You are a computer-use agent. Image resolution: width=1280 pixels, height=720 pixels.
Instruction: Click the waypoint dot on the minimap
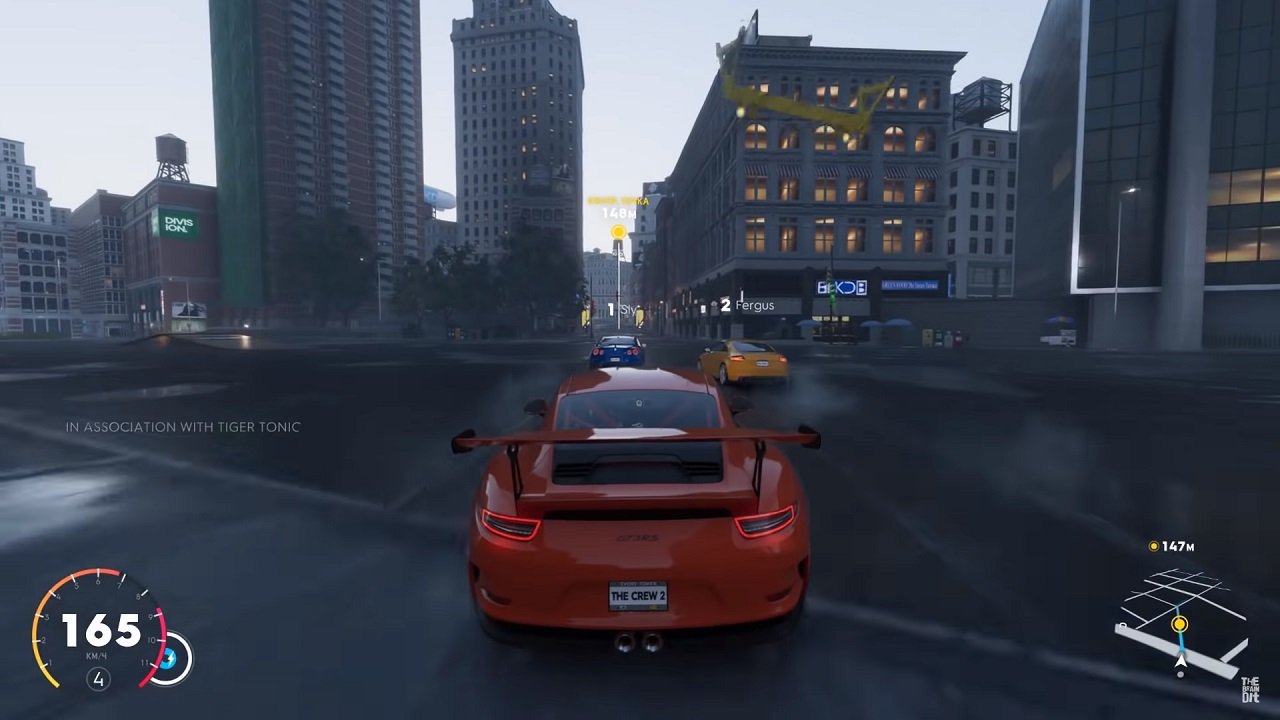(1180, 624)
